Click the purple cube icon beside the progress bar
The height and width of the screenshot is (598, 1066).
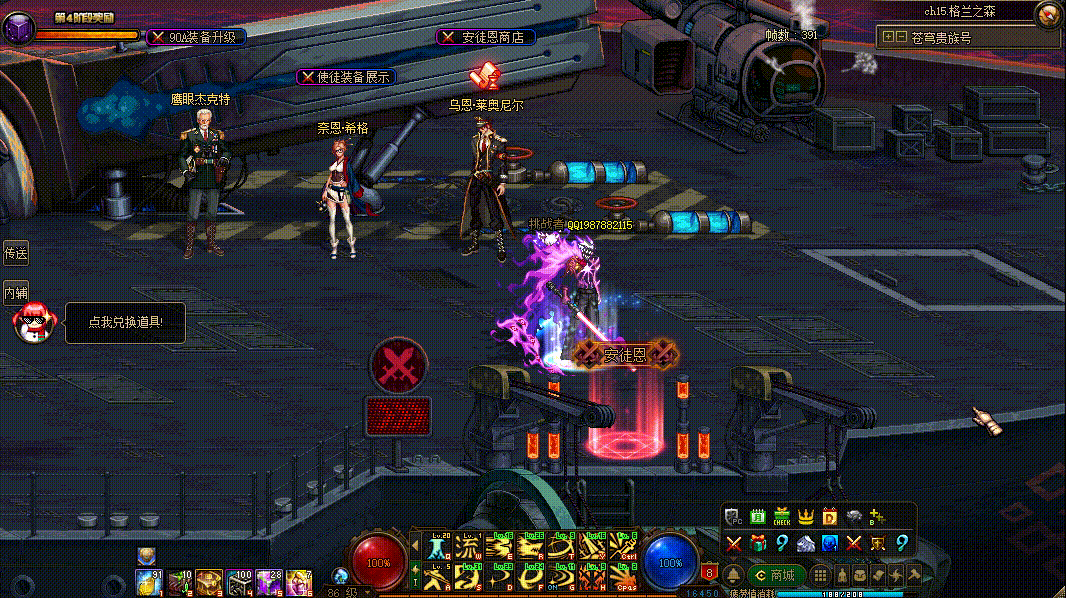pyautogui.click(x=18, y=31)
